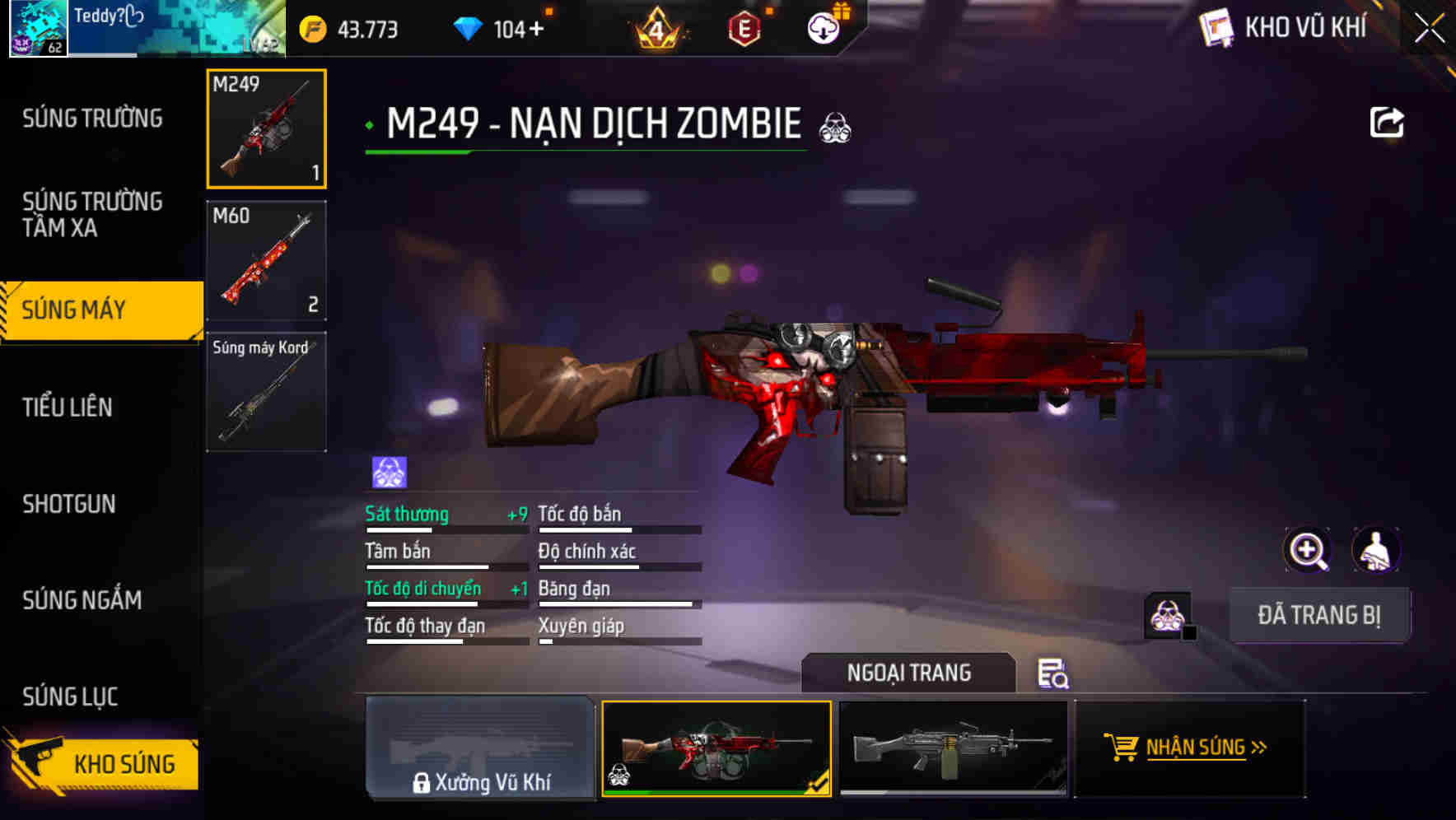The image size is (1456, 820).
Task: Open the Súng Trường Tầm Xa category
Action: (x=93, y=215)
